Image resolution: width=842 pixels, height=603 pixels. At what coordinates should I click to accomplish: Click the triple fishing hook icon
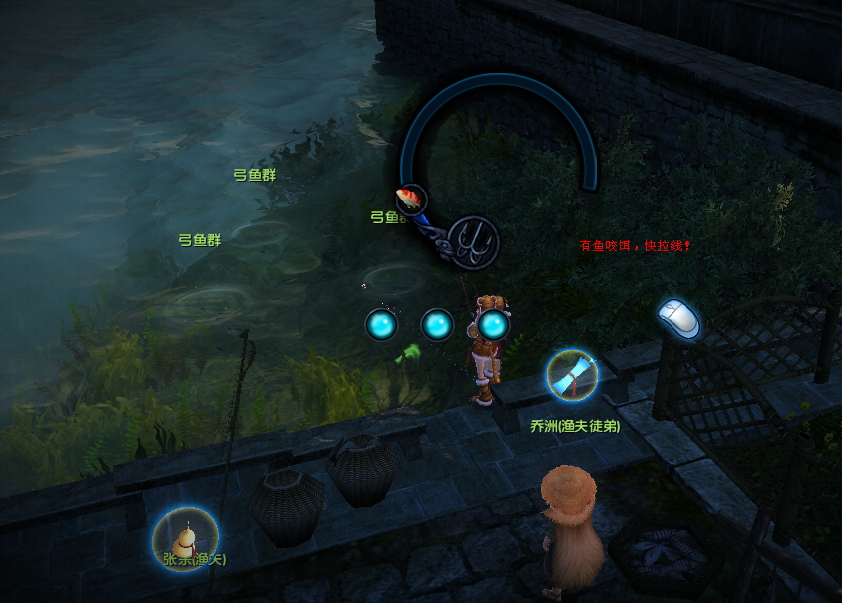coord(473,241)
